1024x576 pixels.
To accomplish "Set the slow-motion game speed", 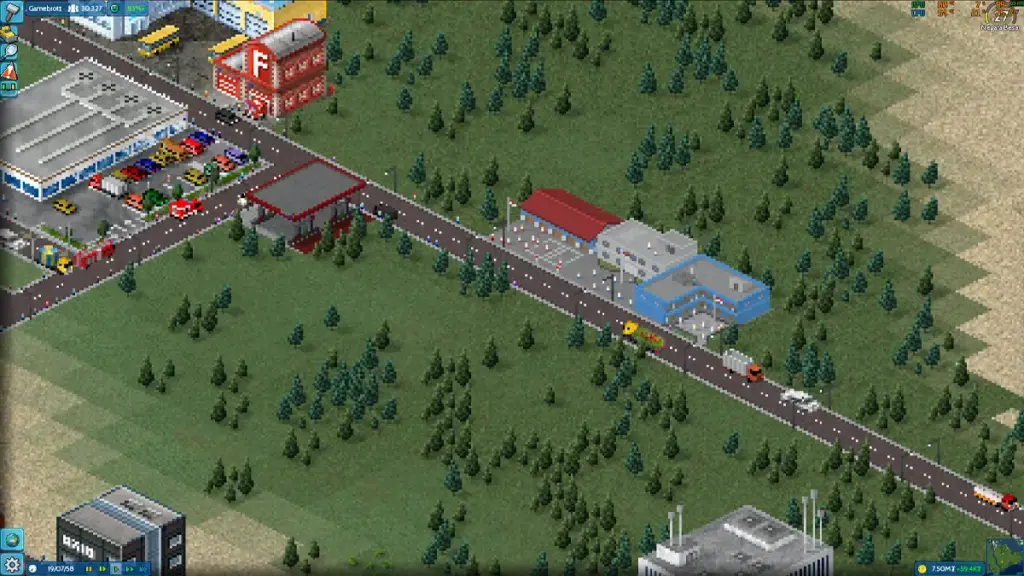I will coord(101,569).
